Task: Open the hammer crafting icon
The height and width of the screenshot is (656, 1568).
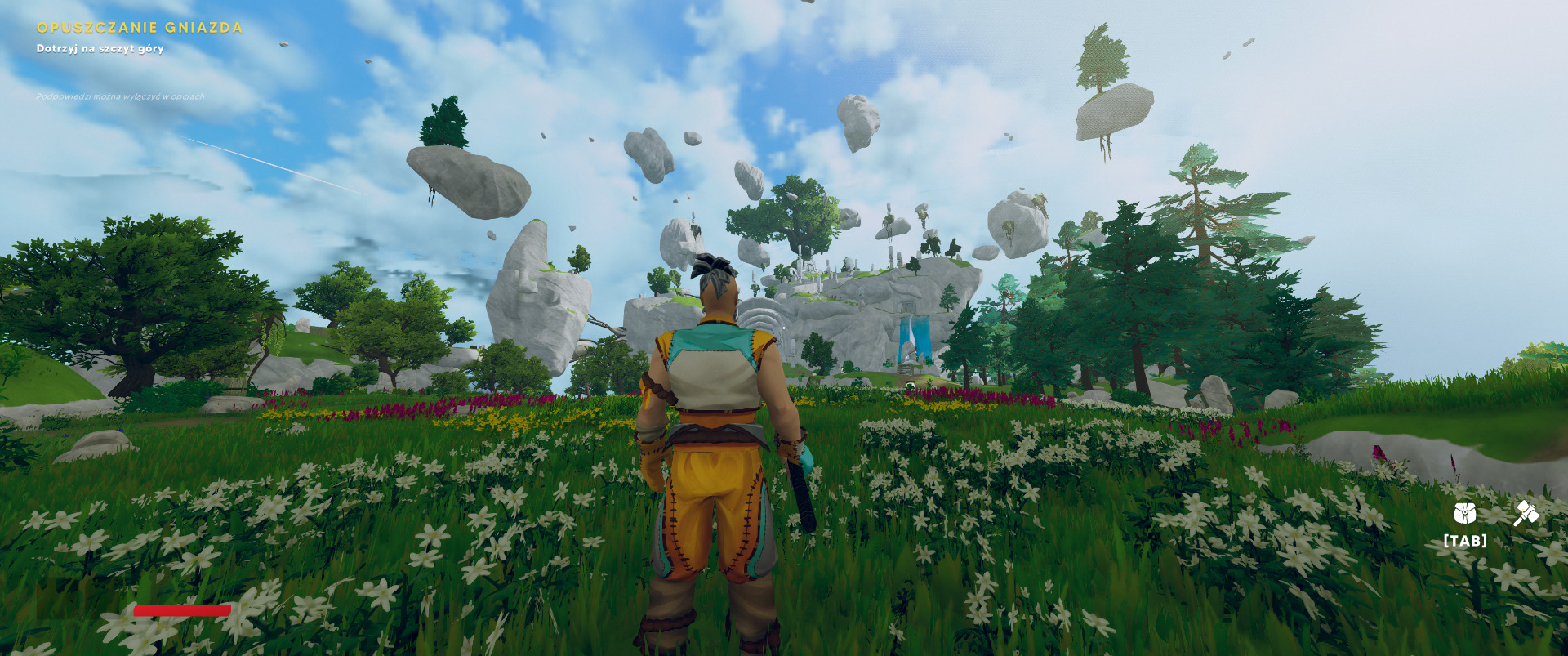Action: [x=1526, y=513]
